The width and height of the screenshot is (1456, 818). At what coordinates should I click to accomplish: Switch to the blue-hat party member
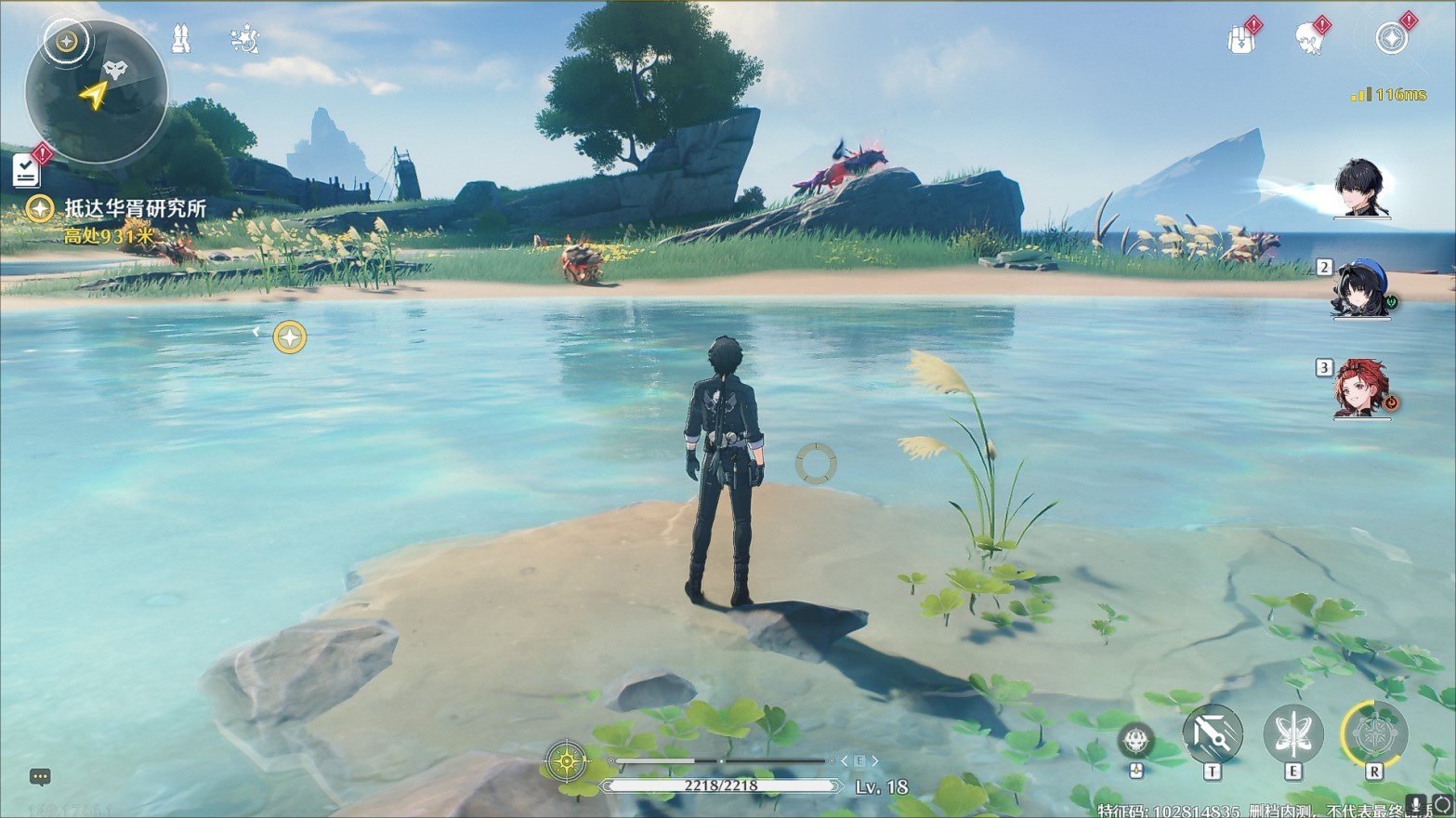click(x=1361, y=289)
